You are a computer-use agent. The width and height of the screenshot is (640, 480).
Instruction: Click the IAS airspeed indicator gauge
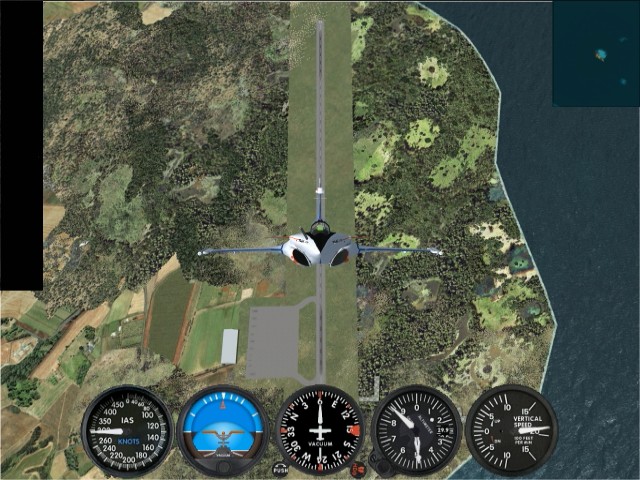point(127,430)
